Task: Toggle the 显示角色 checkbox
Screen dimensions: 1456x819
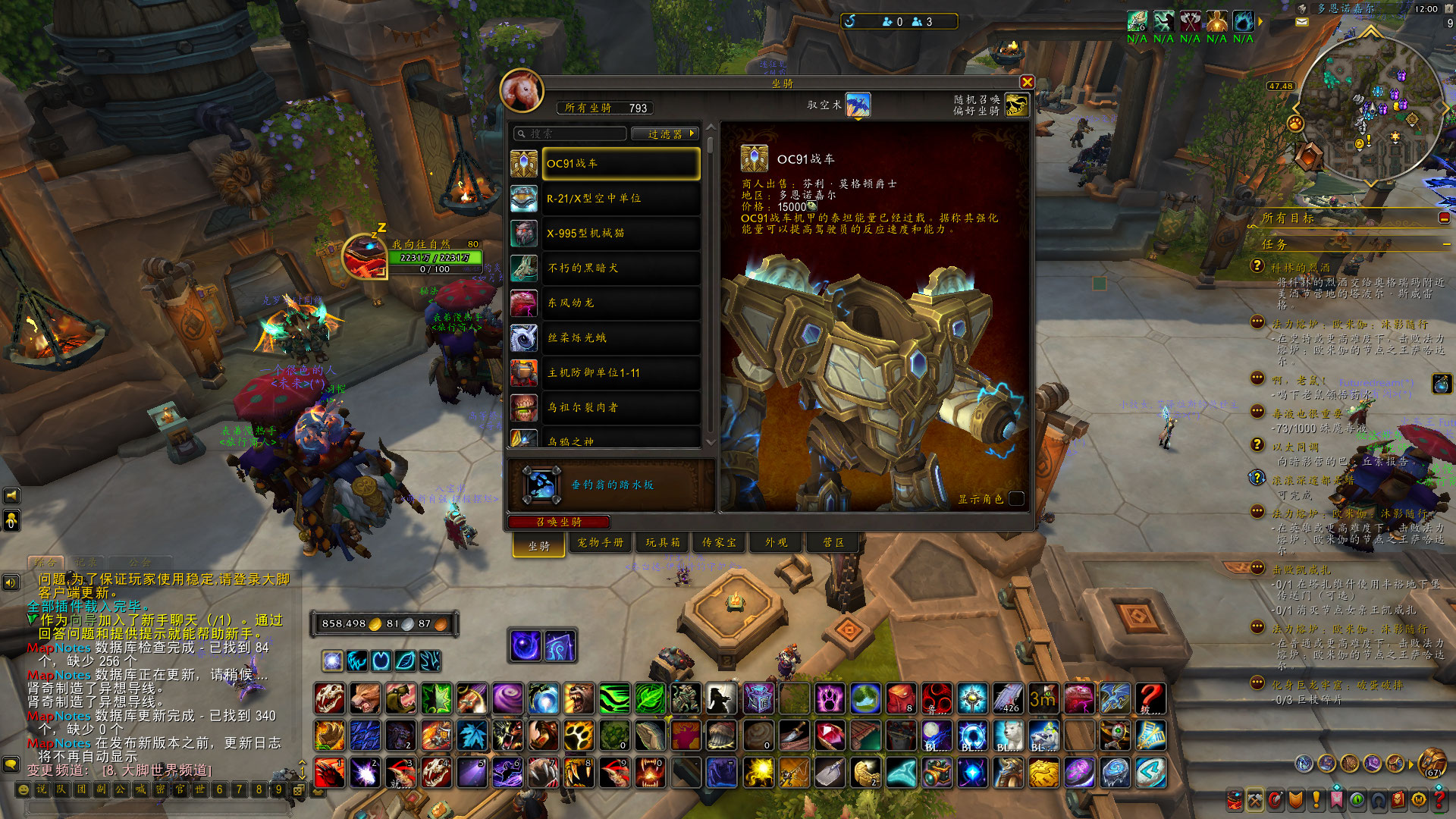Action: coord(1017,498)
